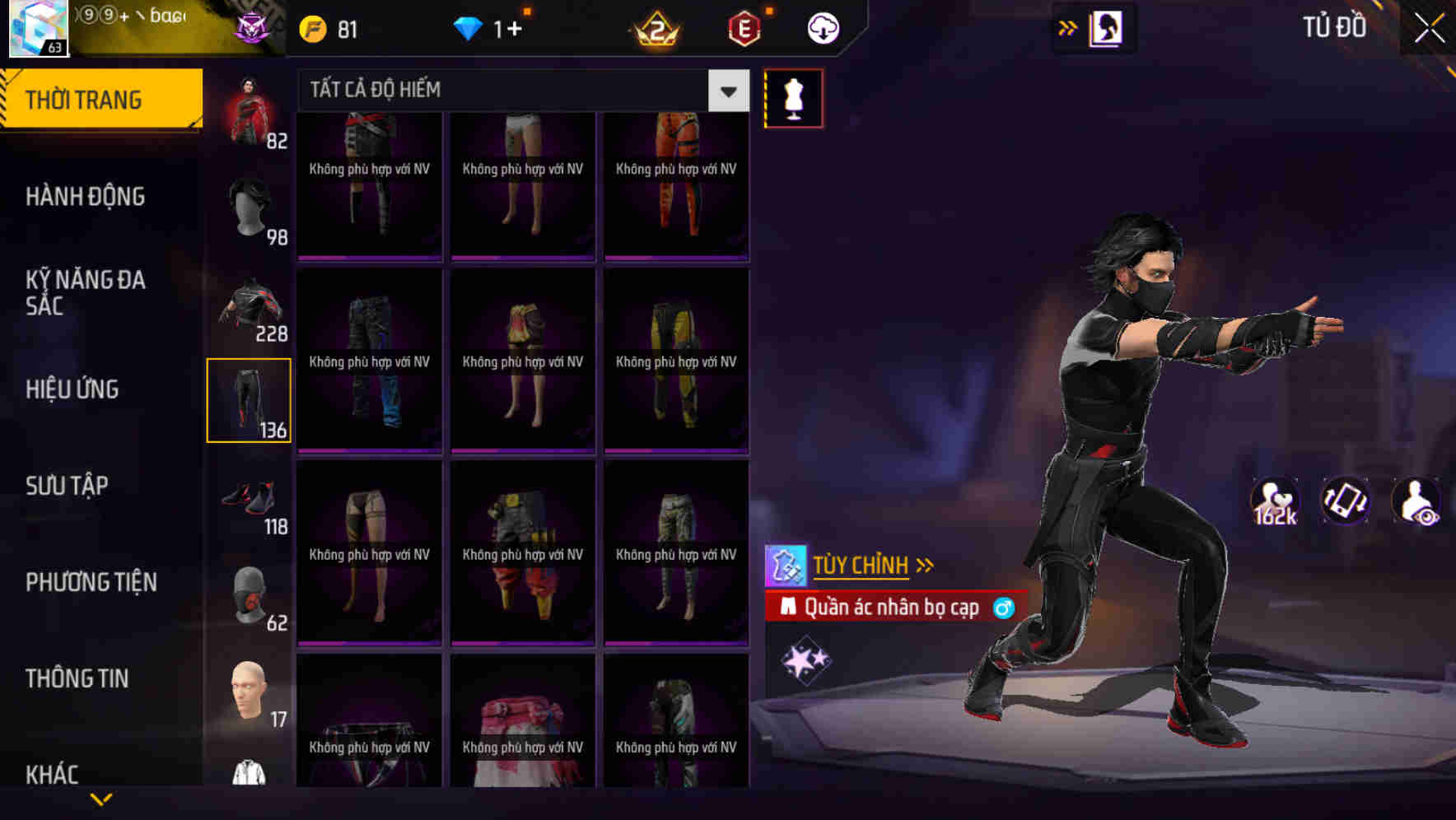
Task: Select the pants slot showing 136 items
Action: click(x=250, y=399)
